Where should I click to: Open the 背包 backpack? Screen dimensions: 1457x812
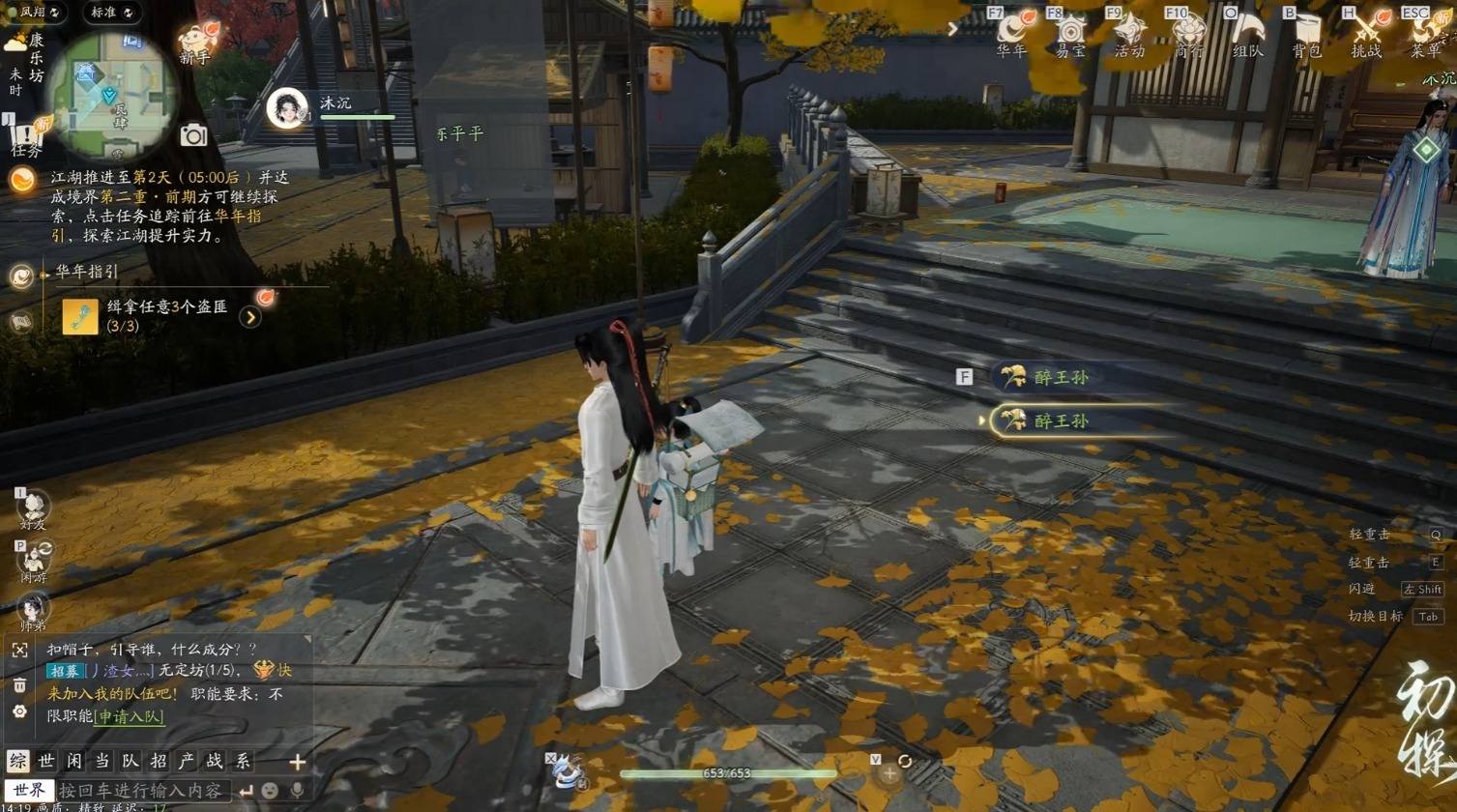[1306, 33]
